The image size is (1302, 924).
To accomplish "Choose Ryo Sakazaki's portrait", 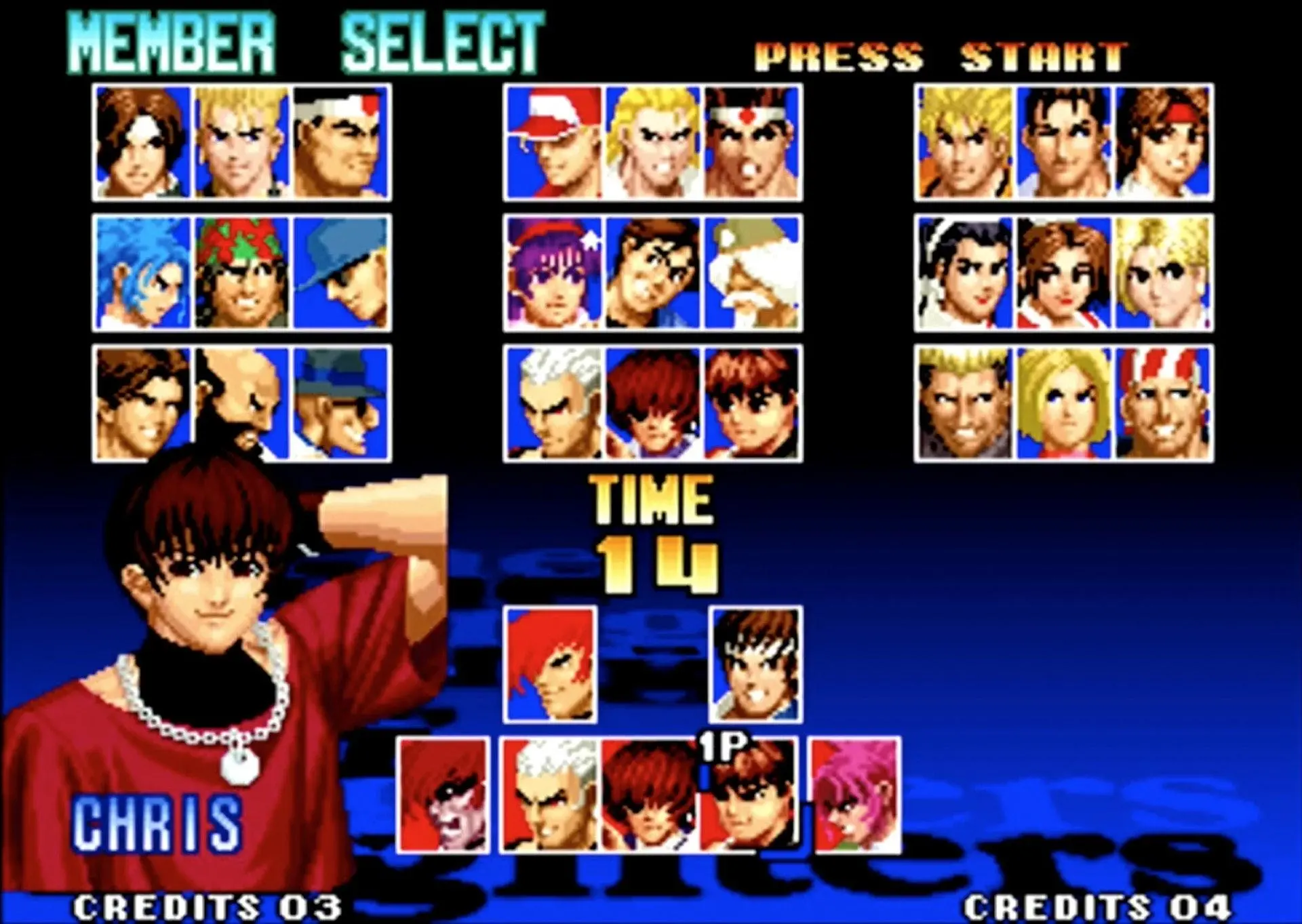I will pyautogui.click(x=964, y=142).
